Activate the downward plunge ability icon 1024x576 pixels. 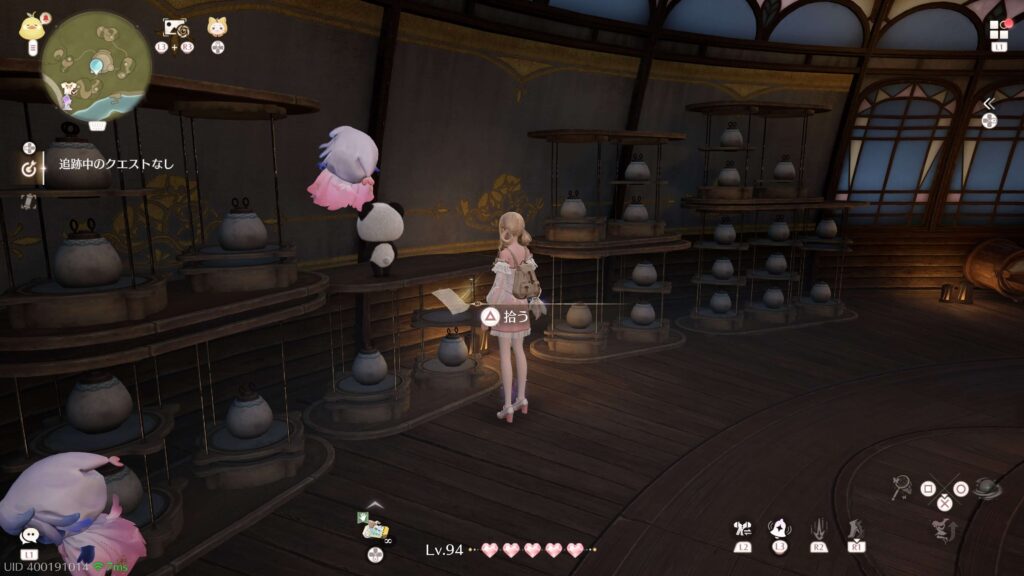click(x=818, y=528)
